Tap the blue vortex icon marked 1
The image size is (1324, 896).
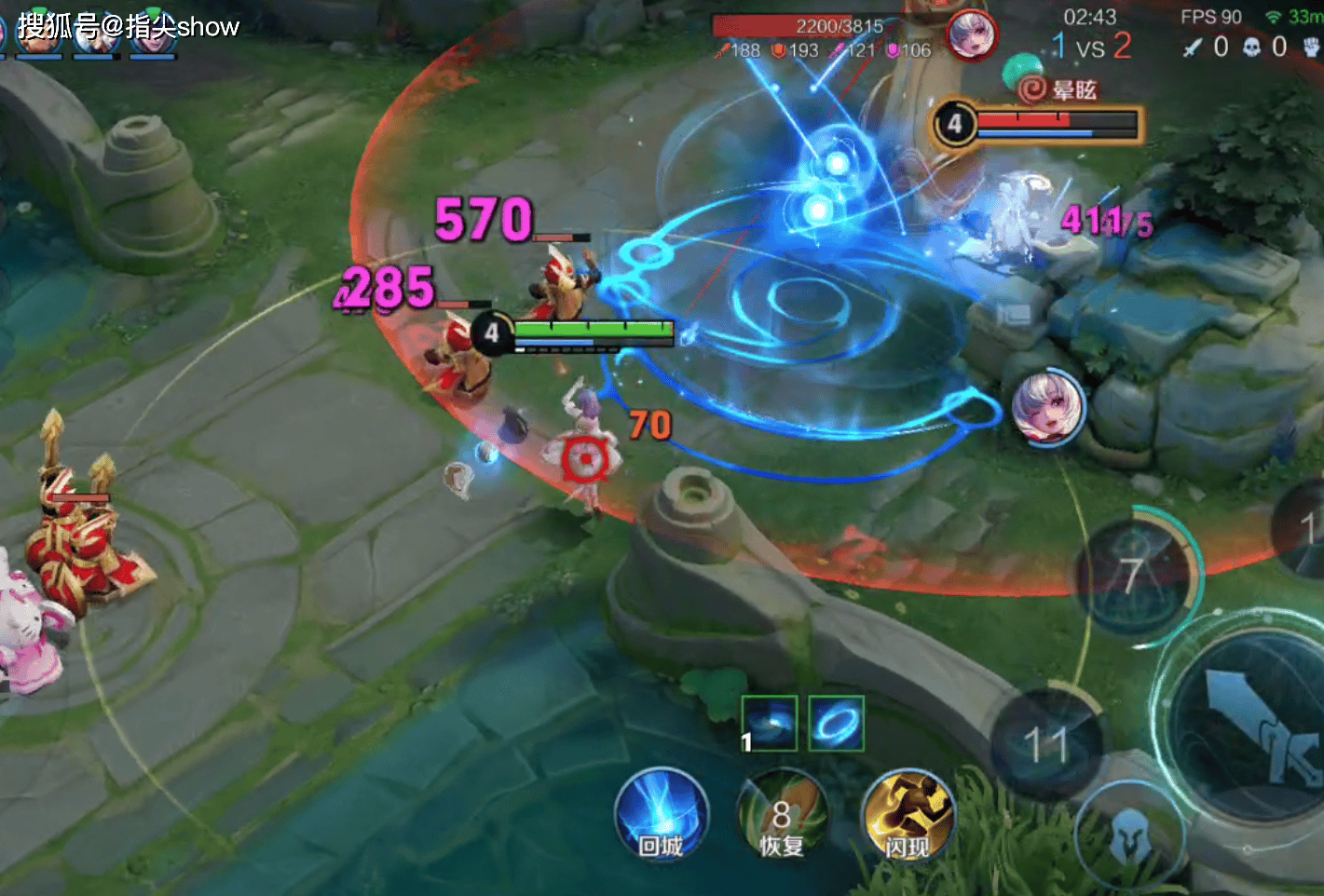[770, 723]
